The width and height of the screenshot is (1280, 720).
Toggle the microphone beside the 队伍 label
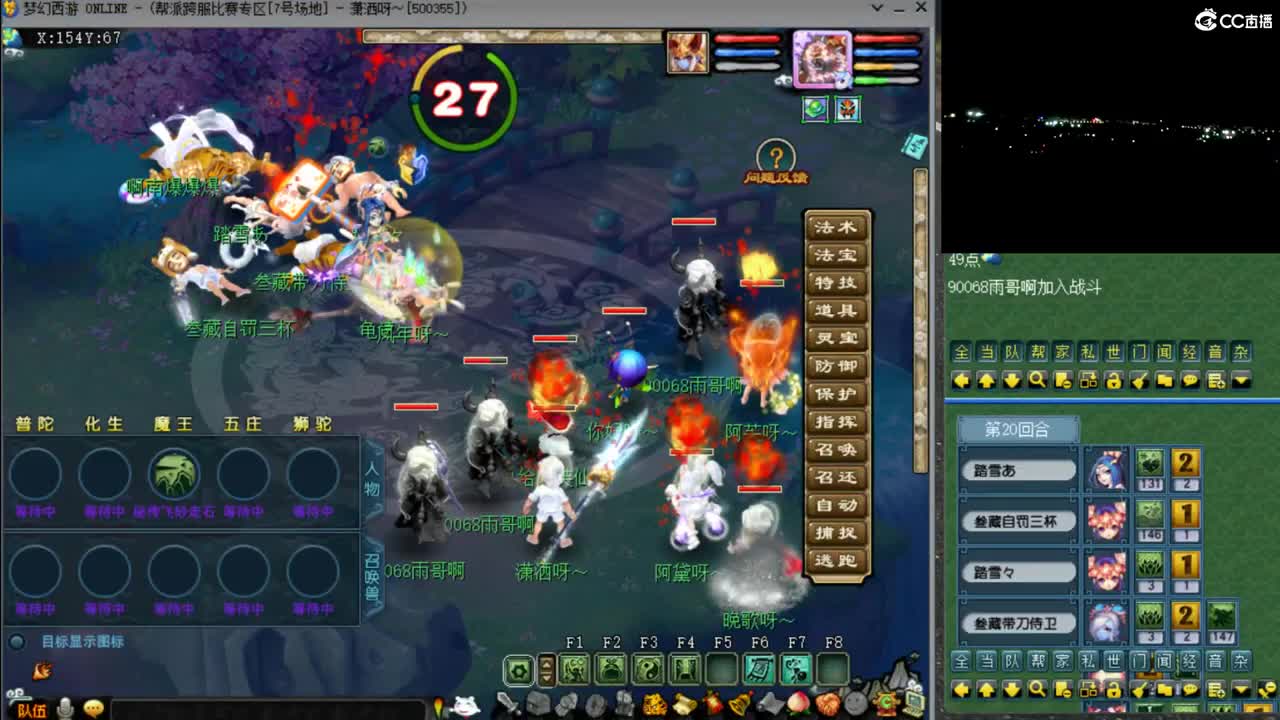(x=65, y=708)
